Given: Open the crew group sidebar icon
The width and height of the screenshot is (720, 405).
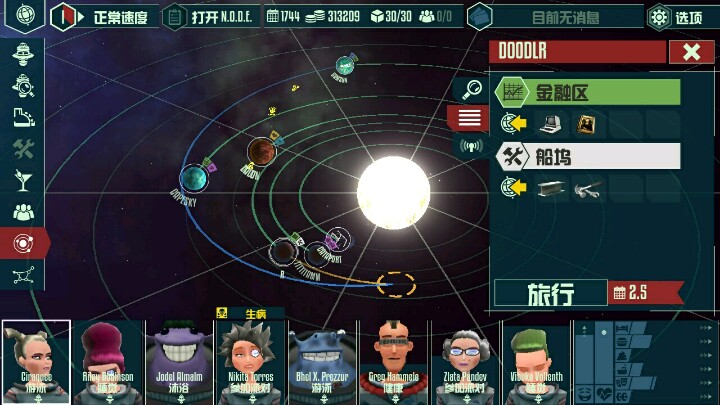Looking at the screenshot, I should tap(24, 212).
